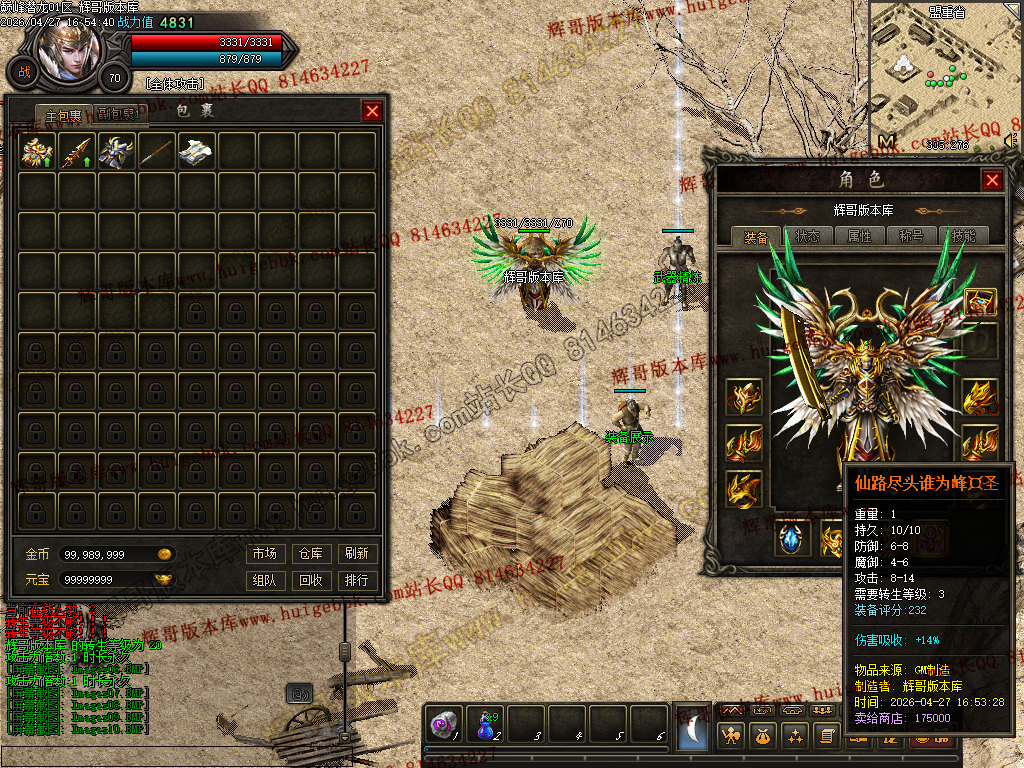This screenshot has width=1024, height=768.
Task: Use the blue potion in hotbar slot 2
Action: [486, 725]
